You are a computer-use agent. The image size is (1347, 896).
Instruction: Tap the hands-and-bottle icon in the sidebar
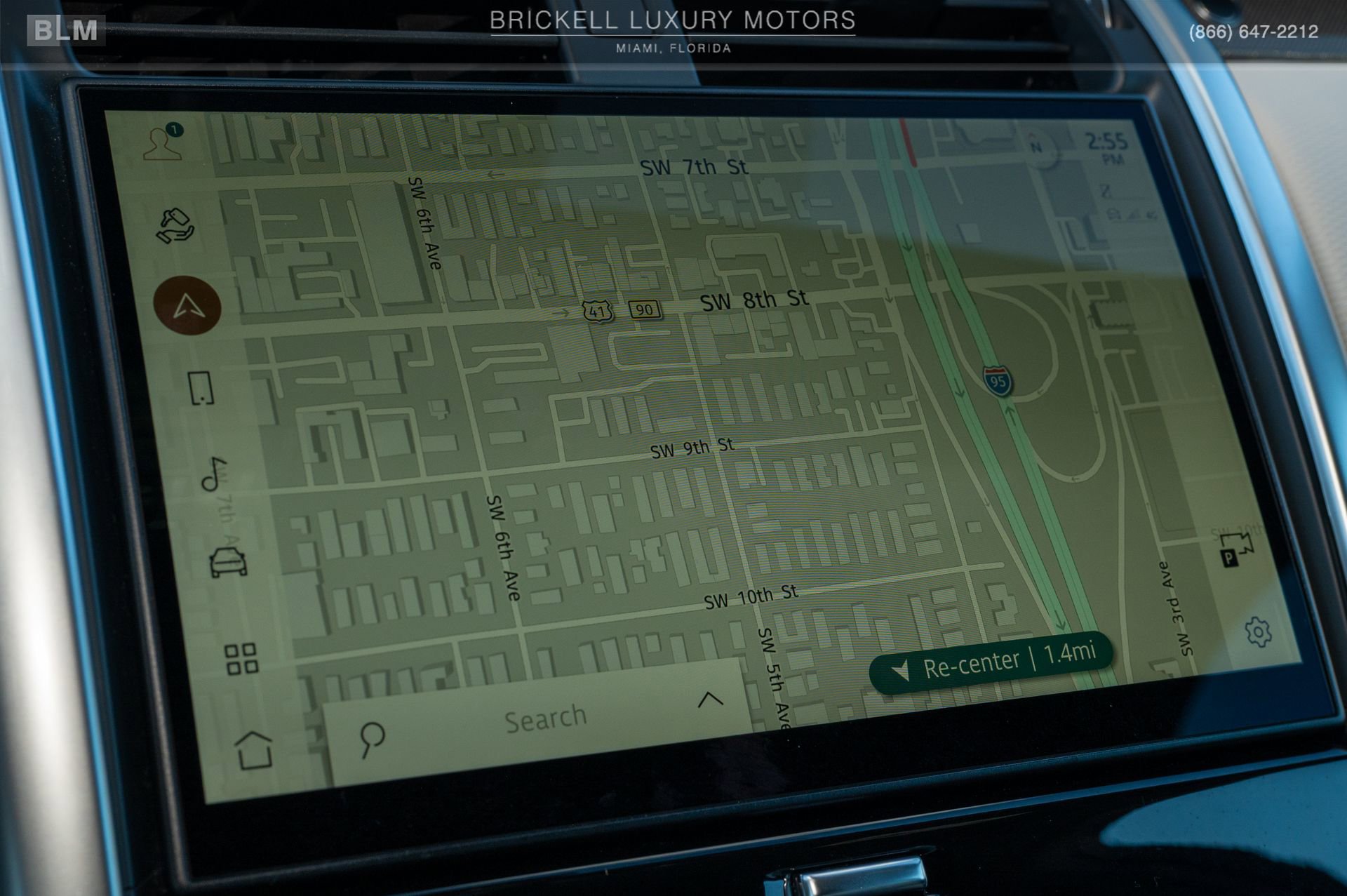point(175,225)
